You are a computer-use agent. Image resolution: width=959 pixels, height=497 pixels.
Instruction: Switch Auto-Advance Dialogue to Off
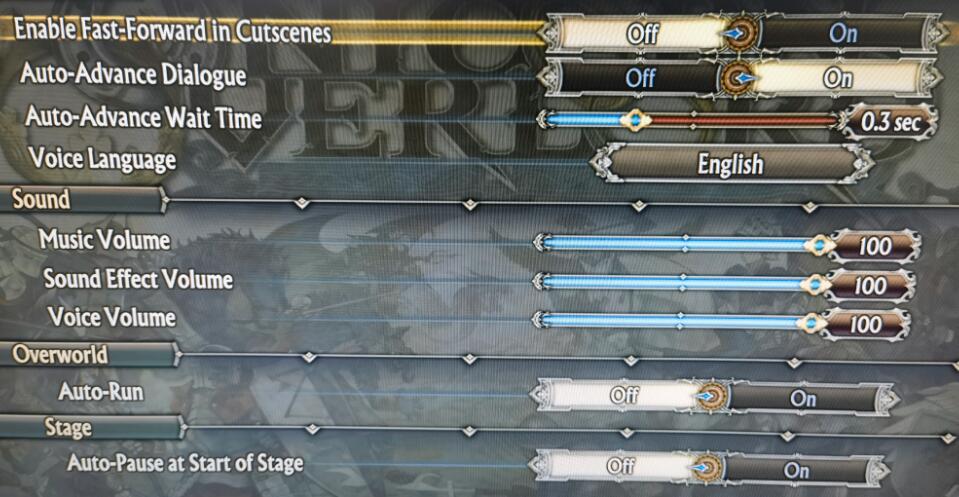pyautogui.click(x=638, y=77)
